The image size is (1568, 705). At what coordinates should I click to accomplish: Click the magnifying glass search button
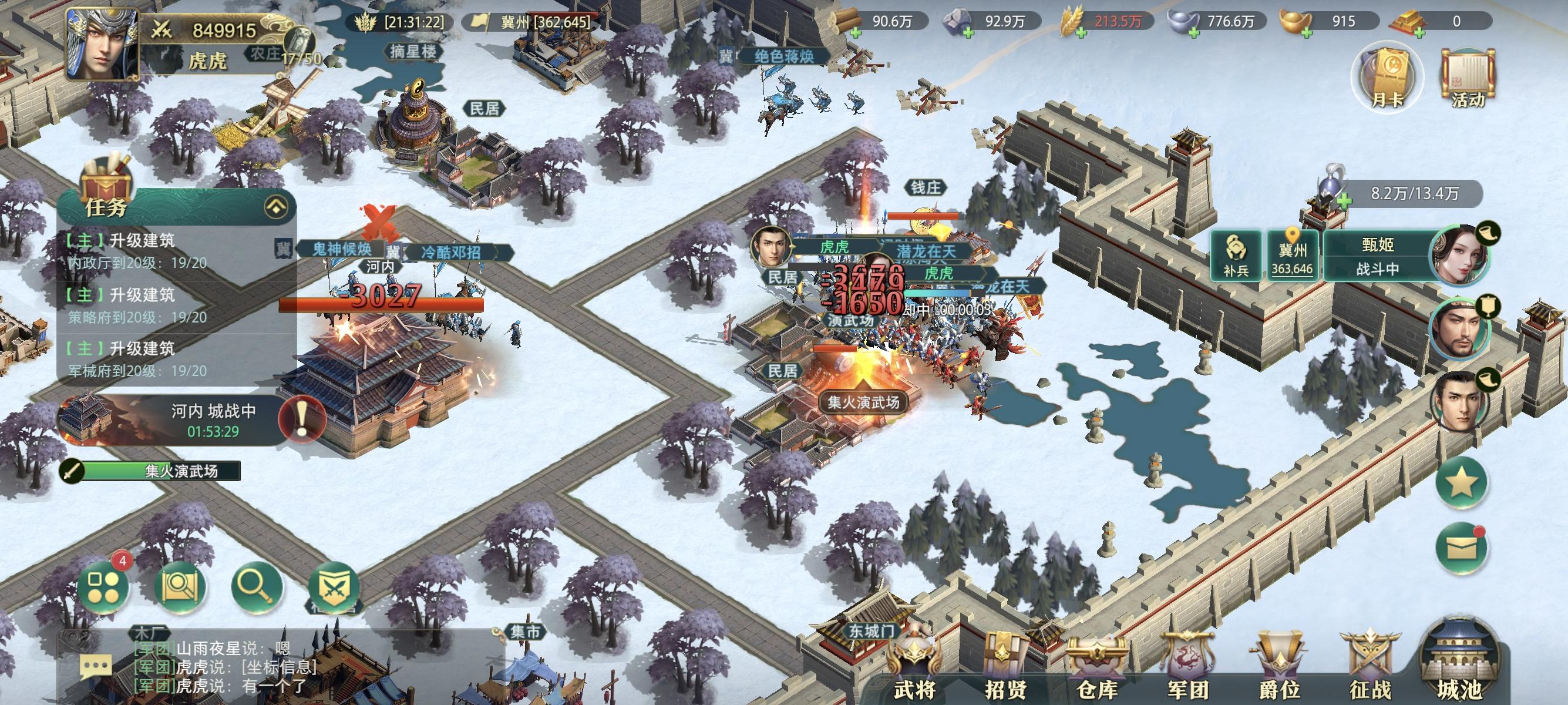pos(256,586)
